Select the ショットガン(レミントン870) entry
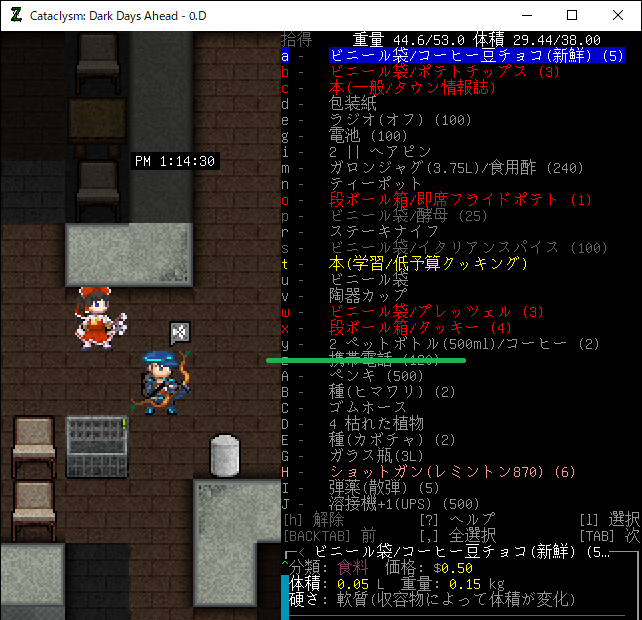642x620 pixels. pos(452,472)
